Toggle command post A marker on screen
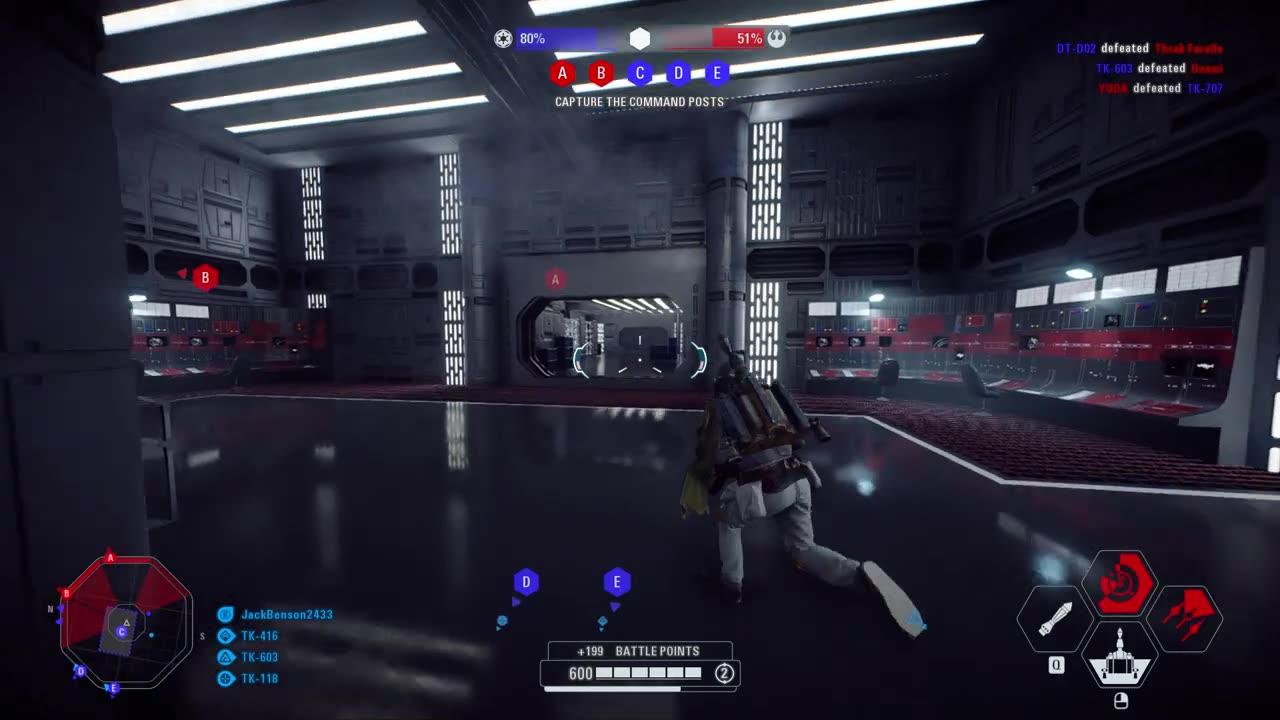This screenshot has height=720, width=1280. tap(556, 277)
